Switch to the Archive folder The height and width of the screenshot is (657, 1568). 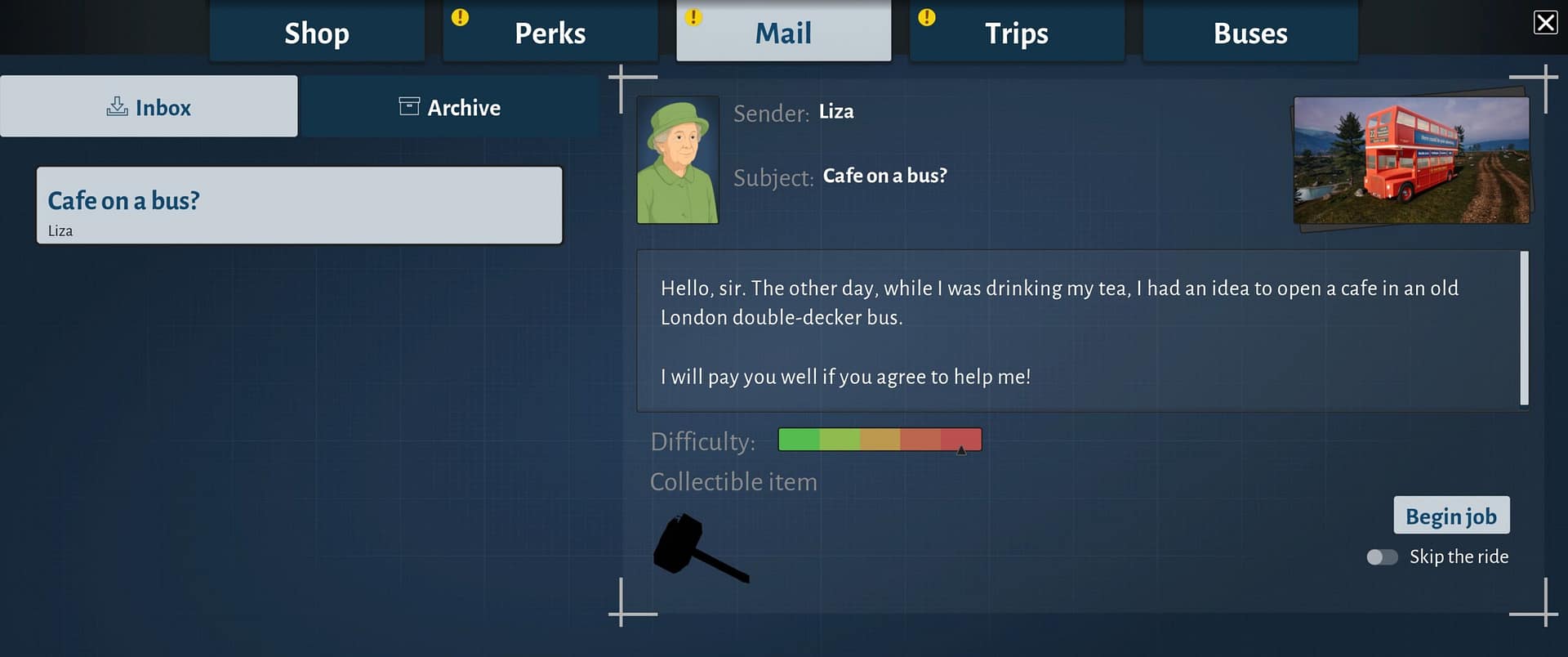click(x=449, y=107)
